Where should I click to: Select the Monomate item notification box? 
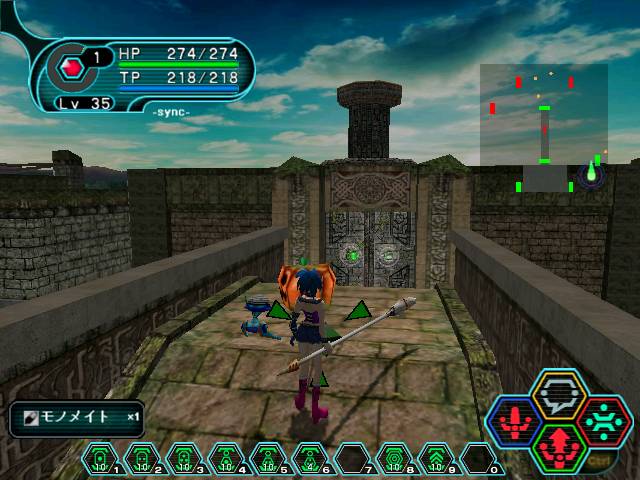[77, 418]
